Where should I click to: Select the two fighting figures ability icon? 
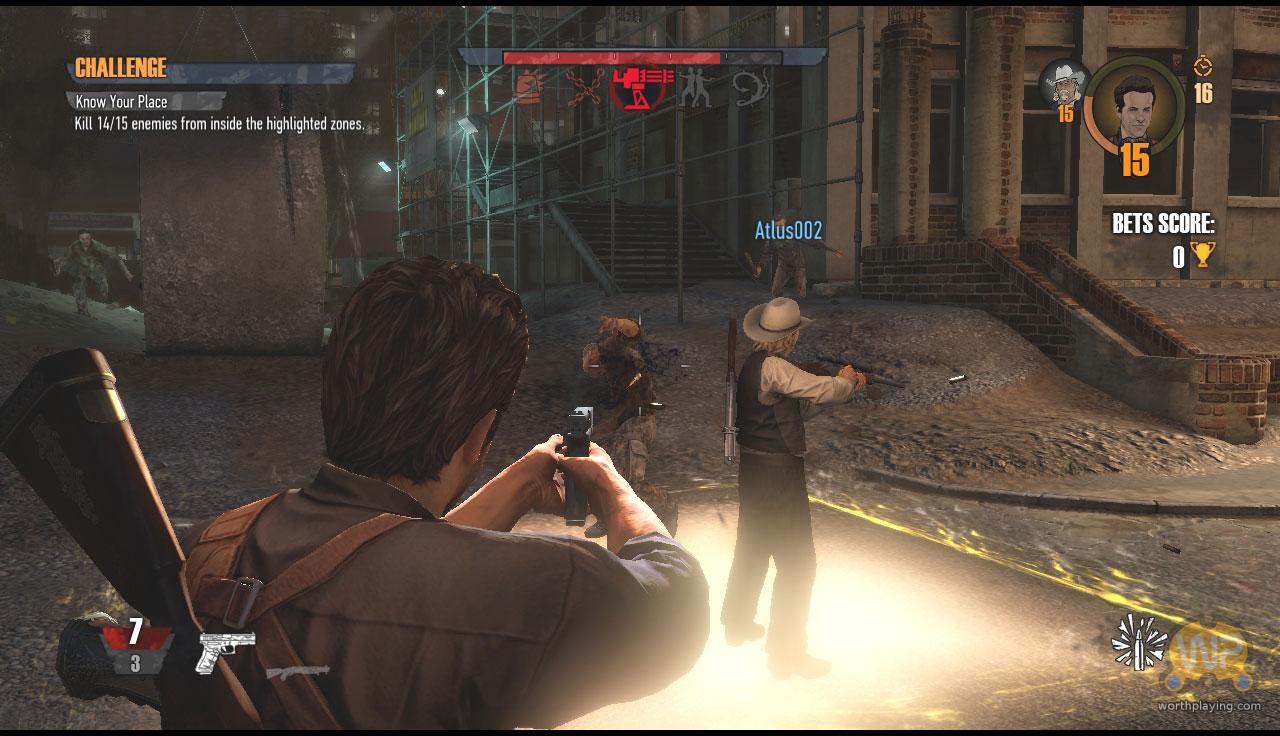coord(694,88)
